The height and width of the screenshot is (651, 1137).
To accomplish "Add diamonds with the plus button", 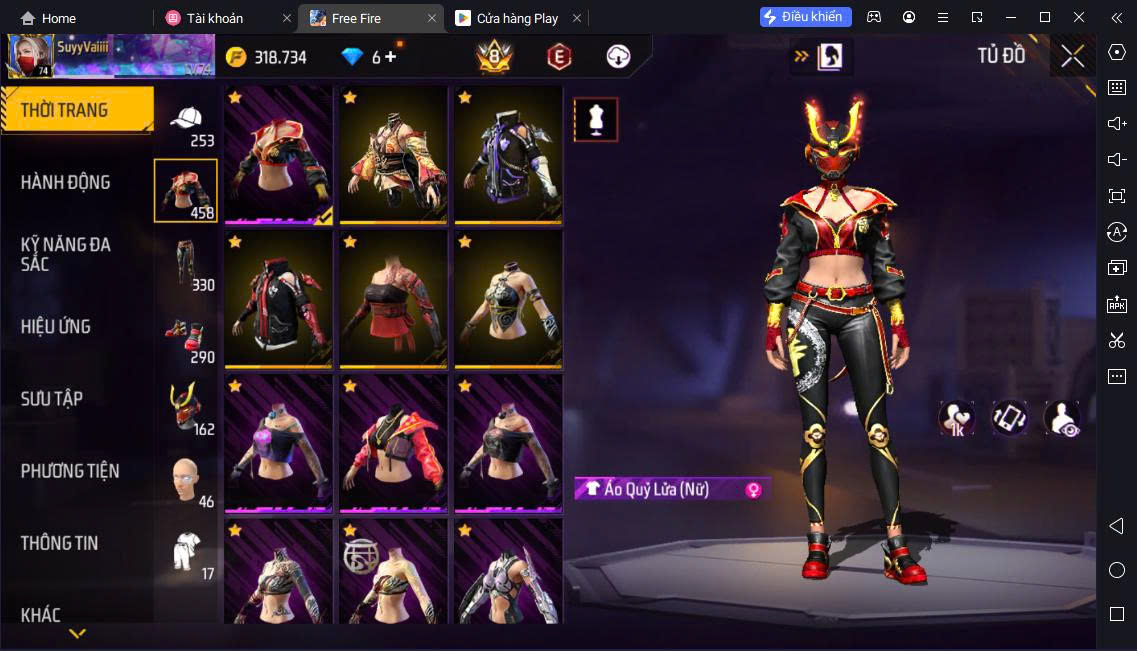I will click(x=391, y=57).
